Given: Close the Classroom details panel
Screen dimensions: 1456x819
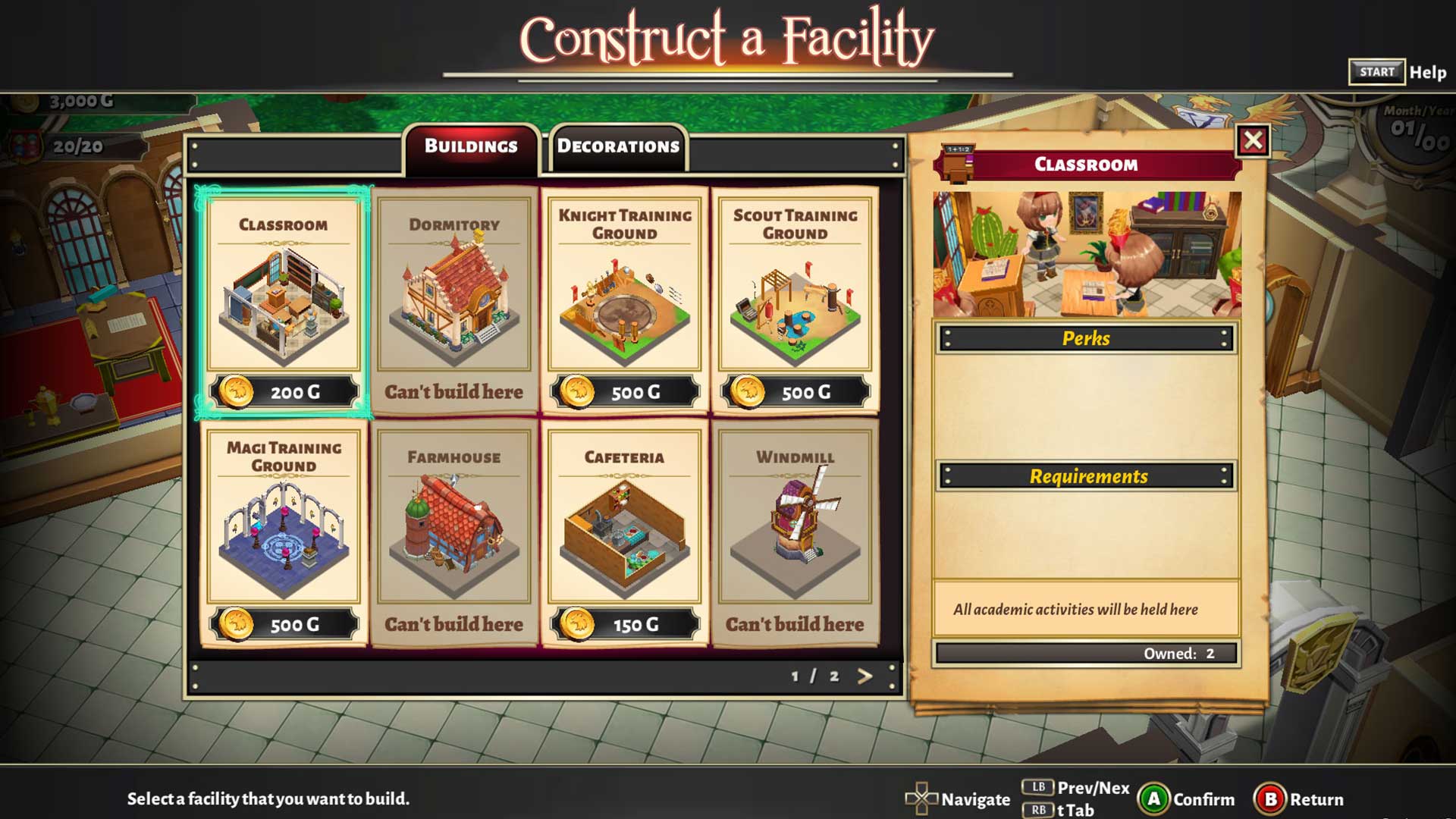Looking at the screenshot, I should tap(1253, 140).
